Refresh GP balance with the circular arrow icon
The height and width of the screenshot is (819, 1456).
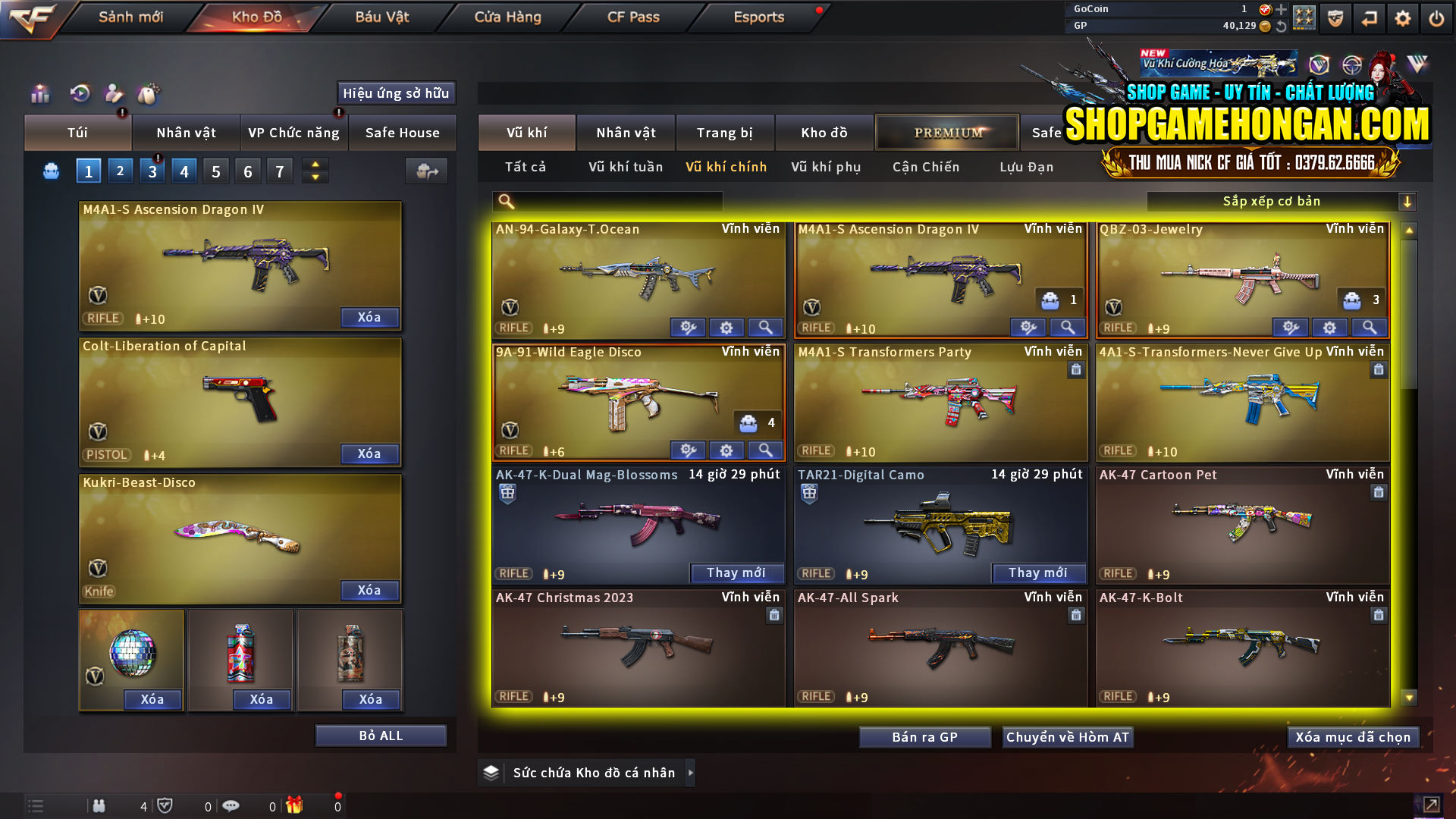point(1279,25)
